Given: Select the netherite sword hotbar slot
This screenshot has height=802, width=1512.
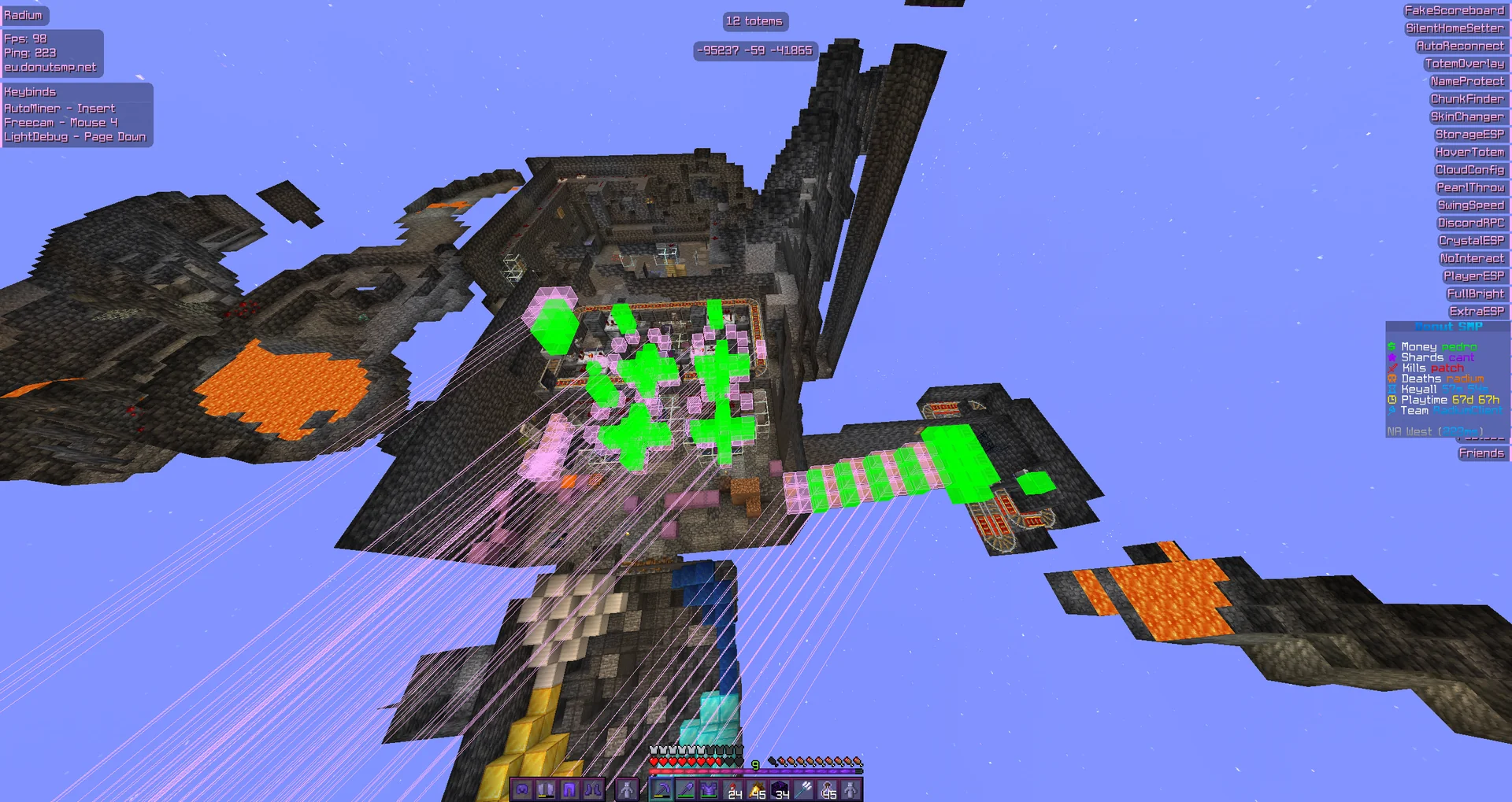Looking at the screenshot, I should tap(685, 789).
